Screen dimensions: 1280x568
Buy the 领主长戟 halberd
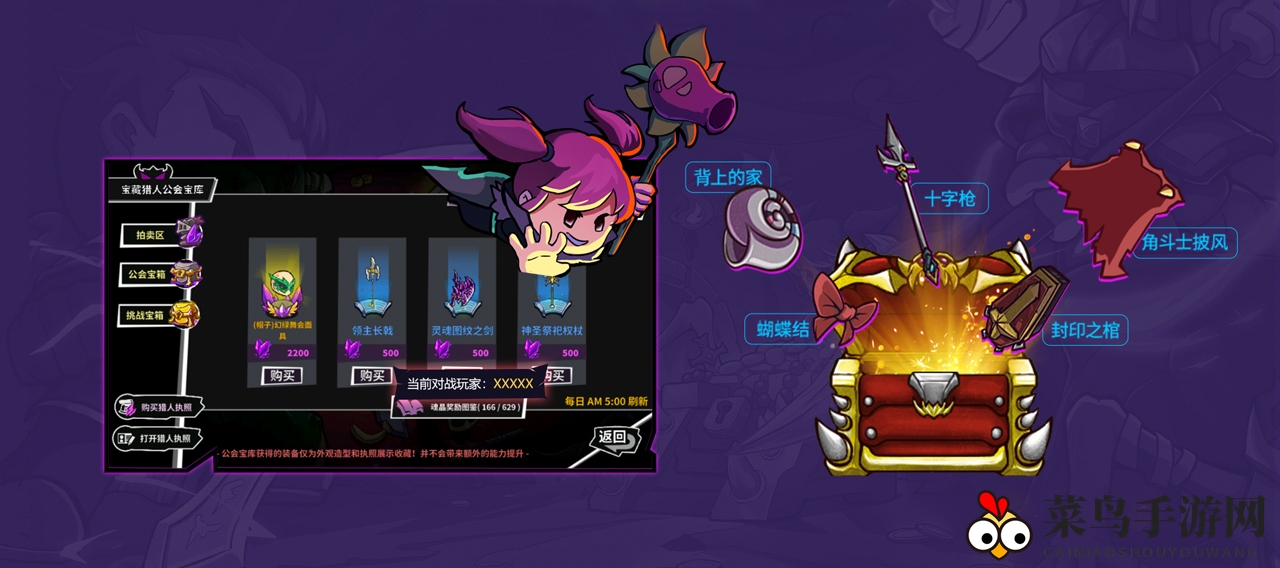[372, 376]
